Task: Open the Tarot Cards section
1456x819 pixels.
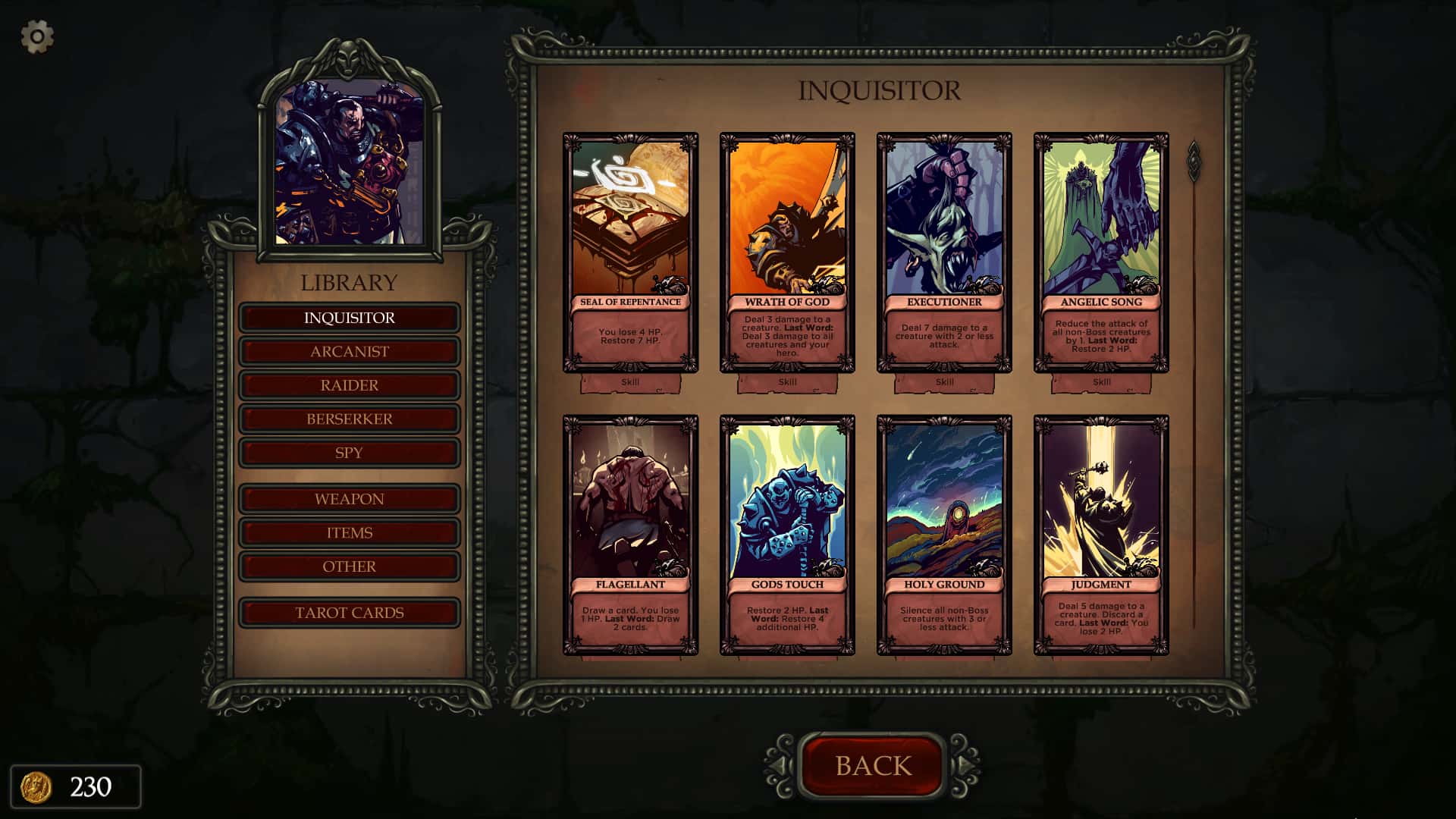Action: [x=349, y=613]
